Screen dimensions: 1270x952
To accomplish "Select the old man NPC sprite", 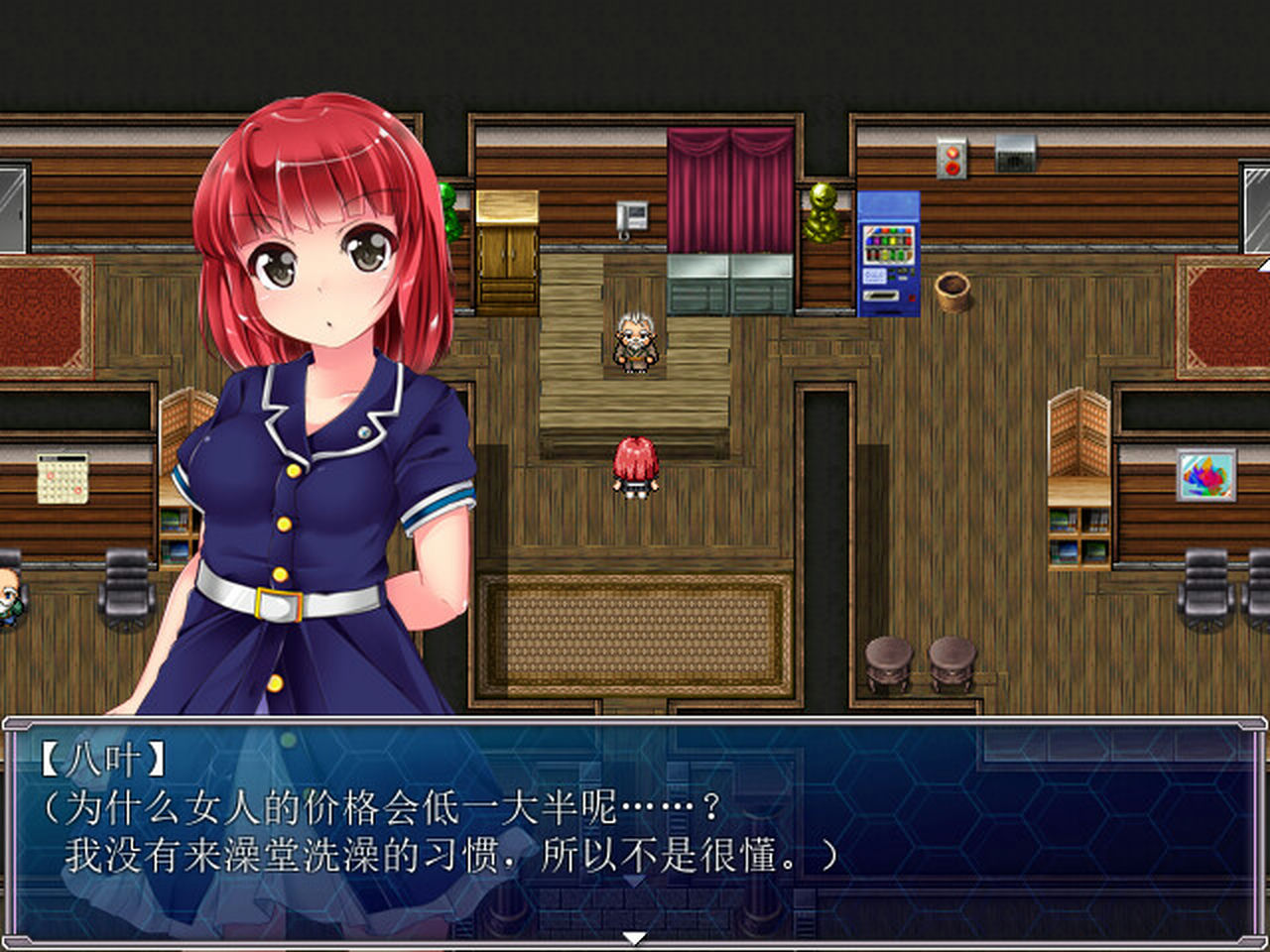I will point(636,342).
